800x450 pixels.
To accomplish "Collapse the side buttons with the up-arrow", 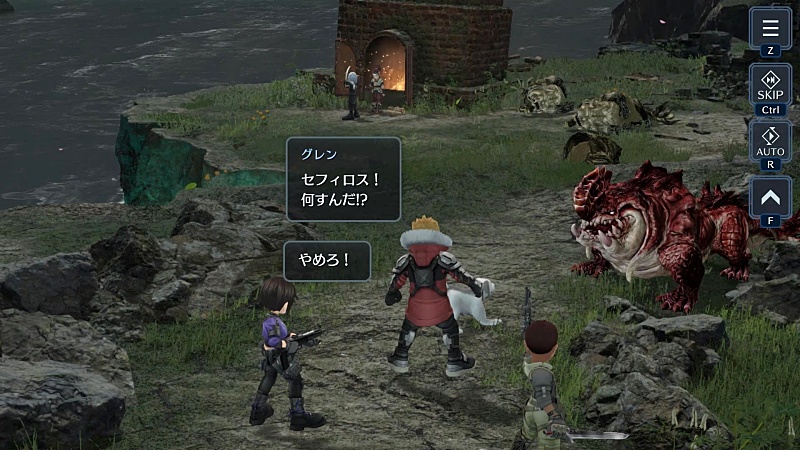I will pyautogui.click(x=770, y=198).
